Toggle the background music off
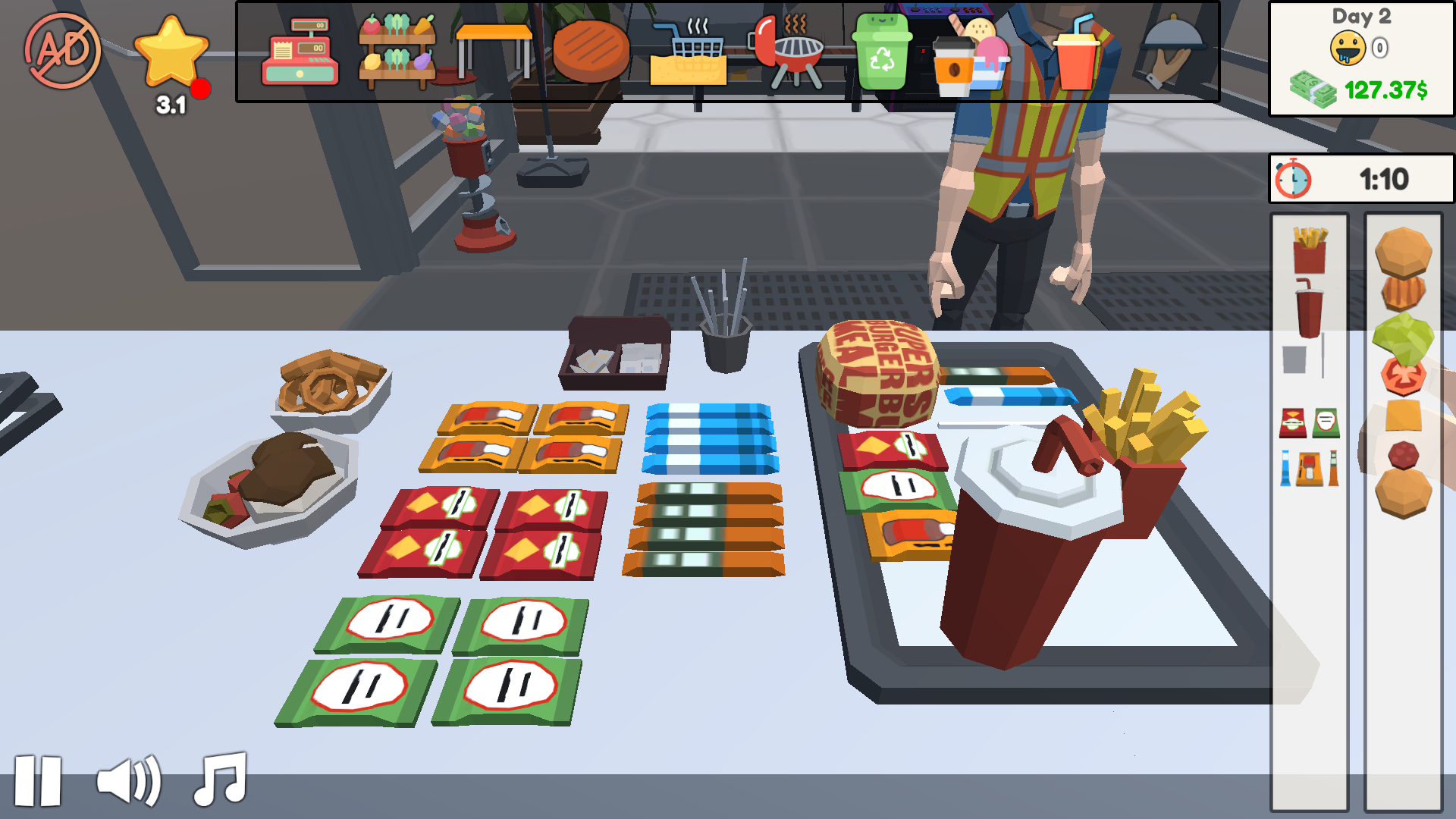Image resolution: width=1456 pixels, height=819 pixels. pos(219,783)
